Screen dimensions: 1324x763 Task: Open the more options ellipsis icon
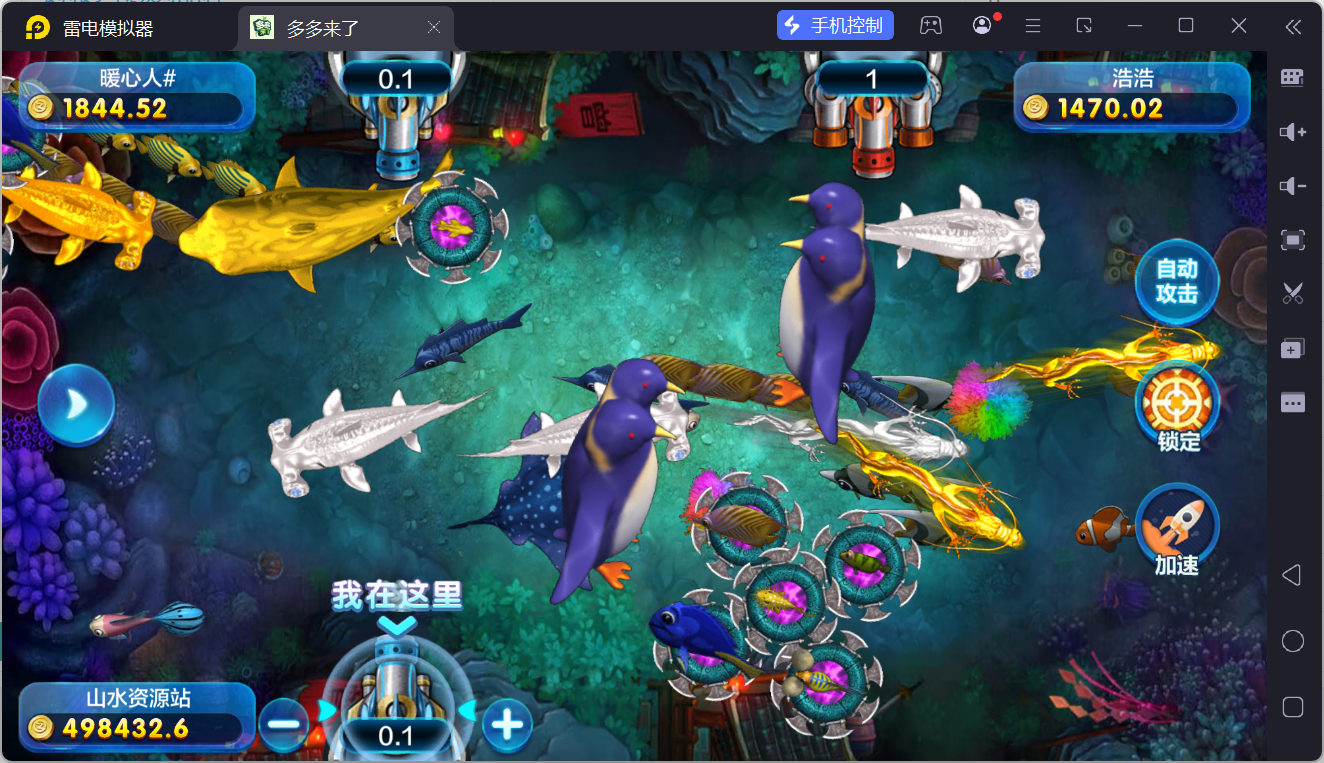1292,402
